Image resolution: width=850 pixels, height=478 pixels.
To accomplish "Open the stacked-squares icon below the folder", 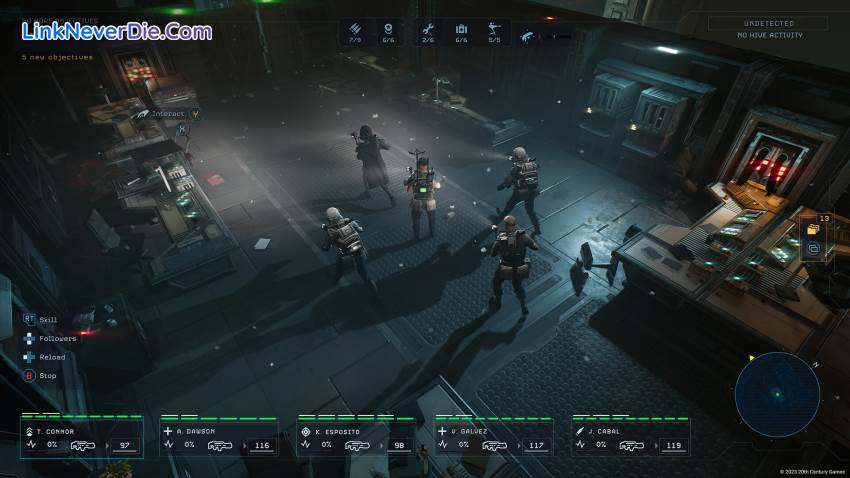I will [812, 248].
